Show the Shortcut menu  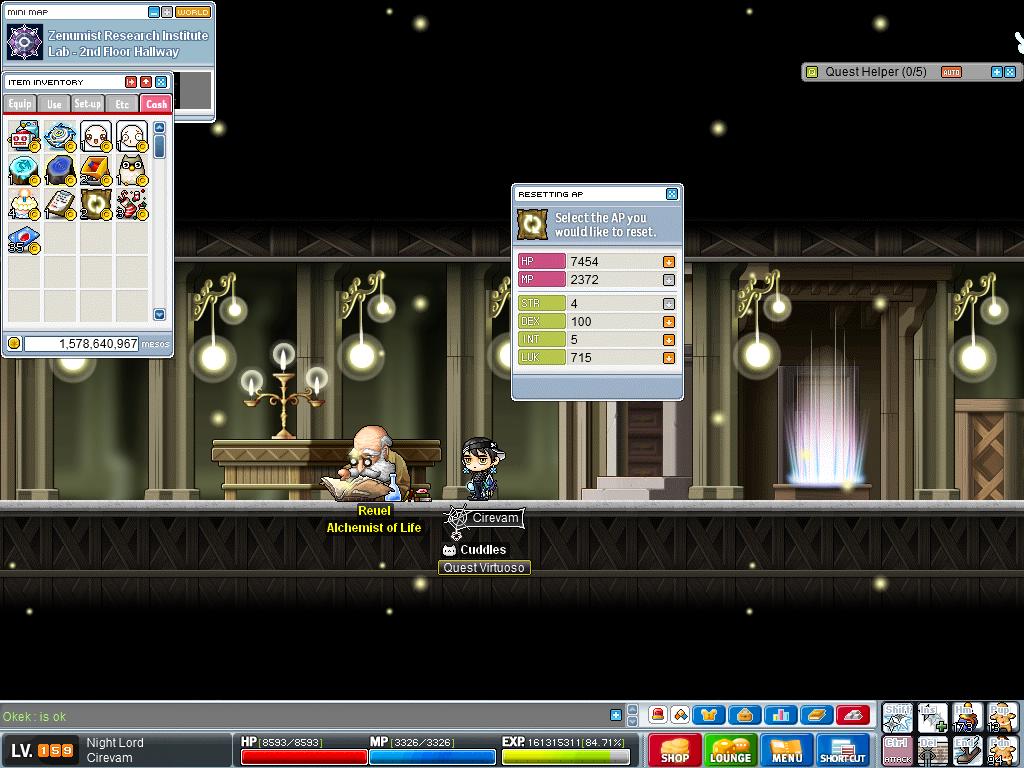(843, 749)
